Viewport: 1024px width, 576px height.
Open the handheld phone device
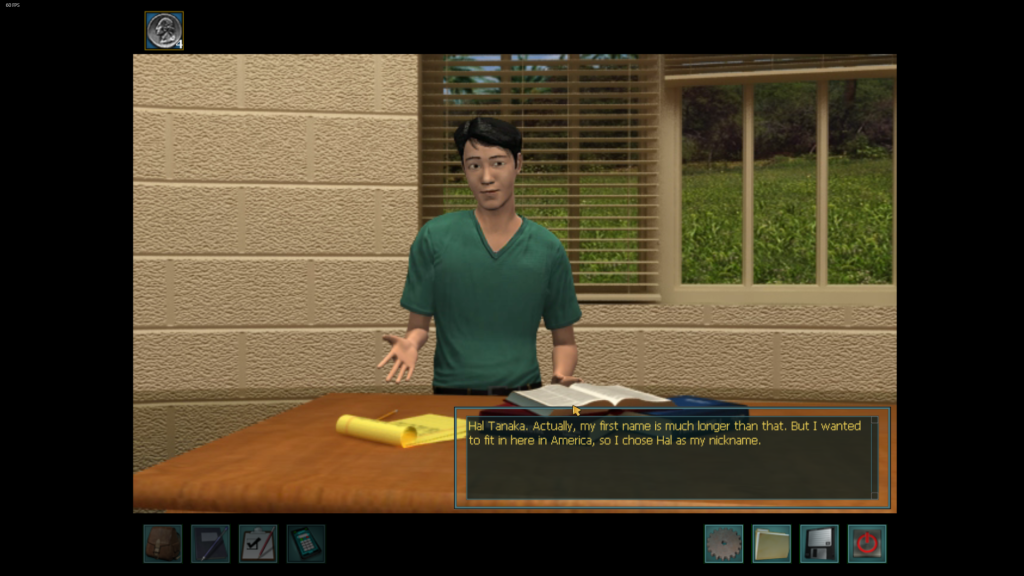(x=306, y=543)
